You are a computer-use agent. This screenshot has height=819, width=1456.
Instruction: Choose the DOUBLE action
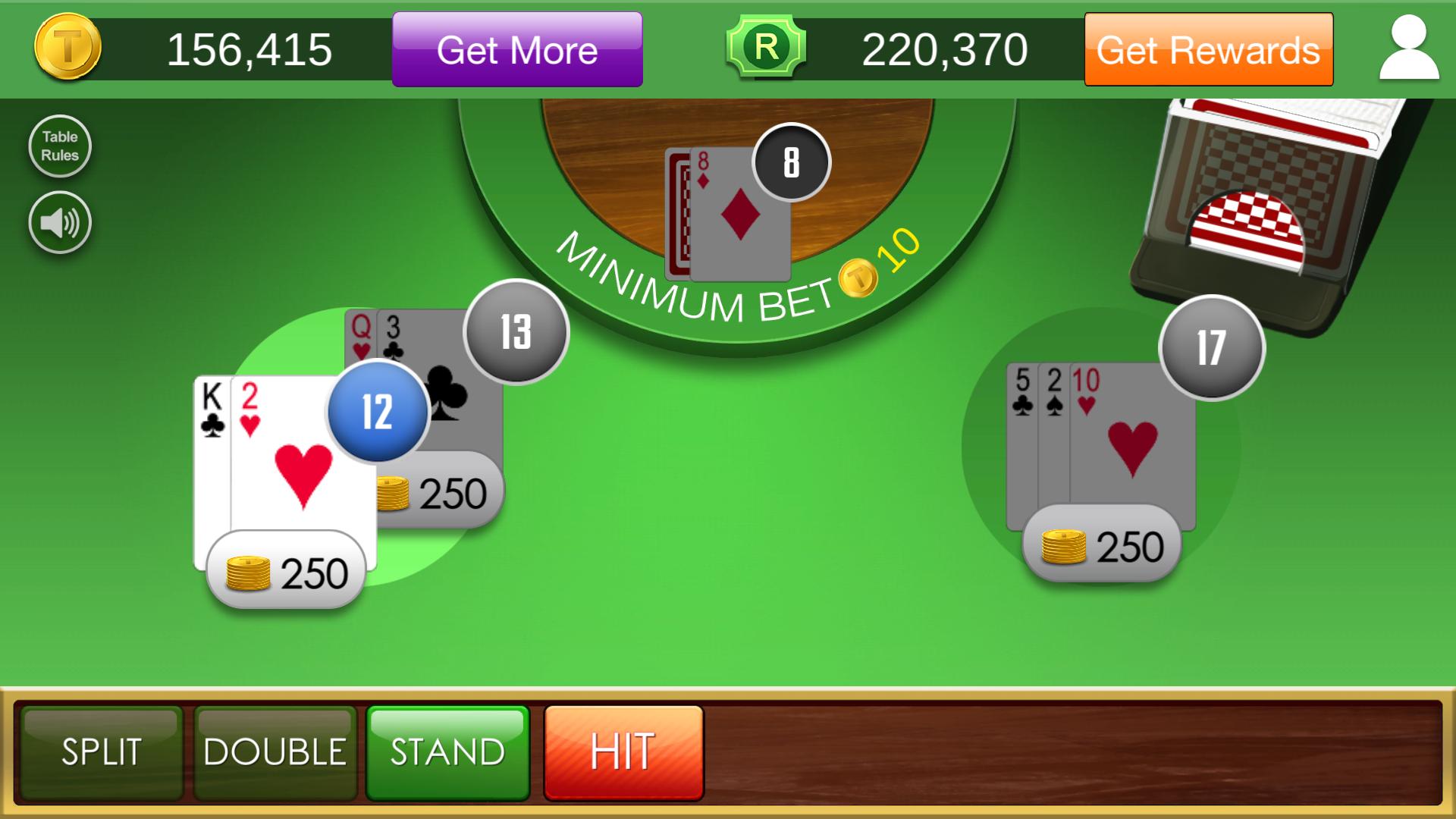[273, 752]
